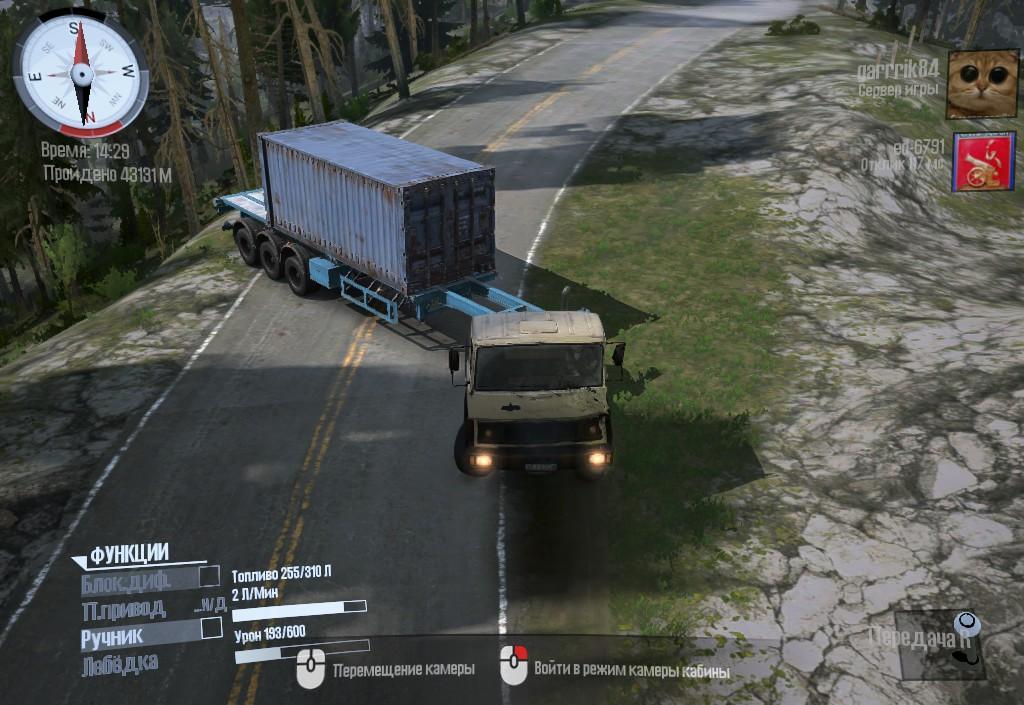
Task: Open the Лебёдка winch function
Action: (x=119, y=663)
